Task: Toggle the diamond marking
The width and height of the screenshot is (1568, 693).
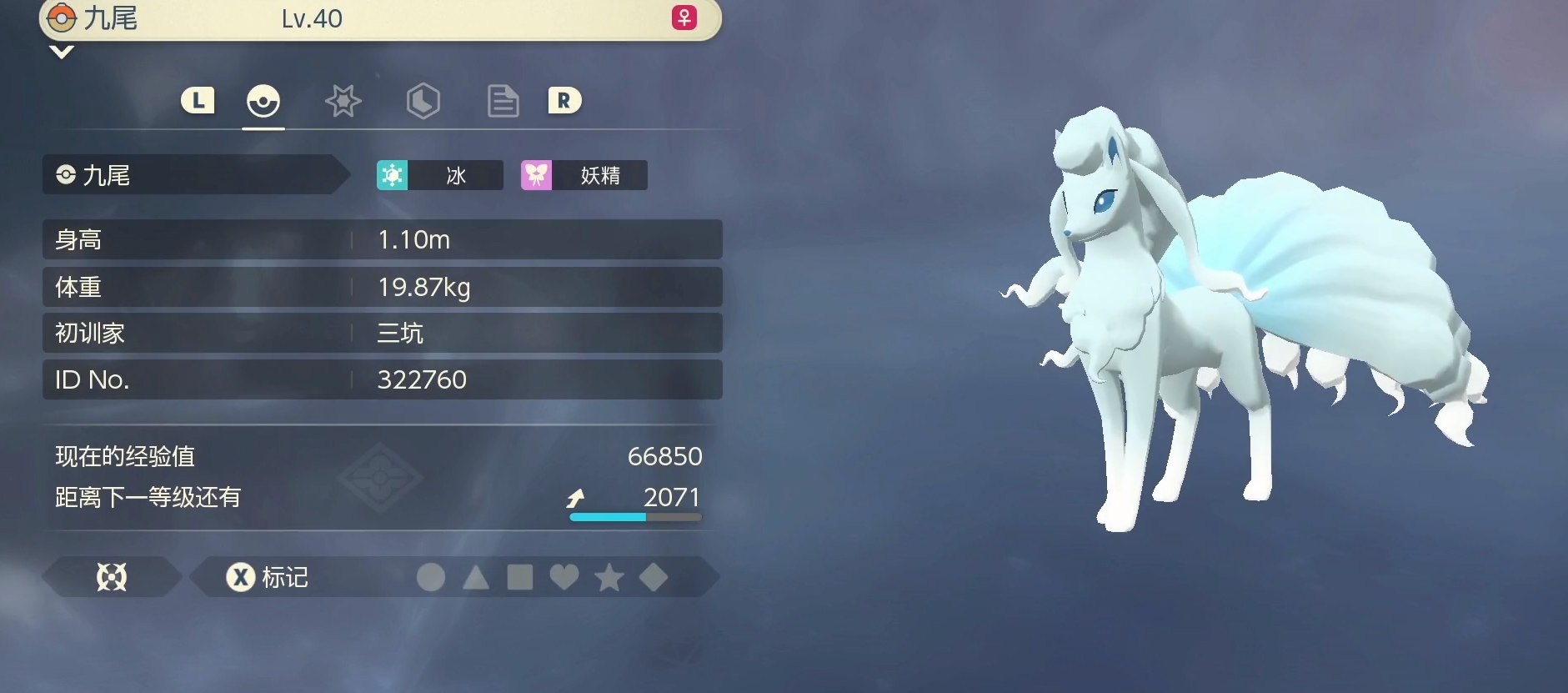Action: pyautogui.click(x=654, y=577)
